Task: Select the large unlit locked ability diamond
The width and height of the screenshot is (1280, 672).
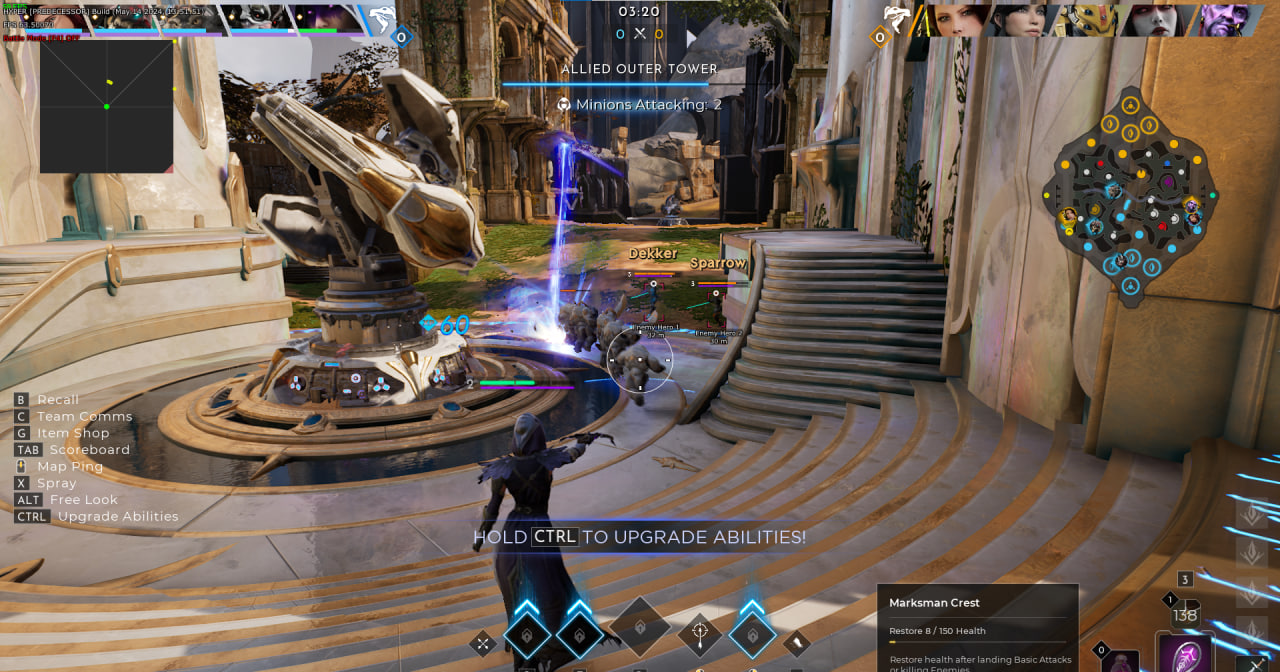Action: pos(640,628)
